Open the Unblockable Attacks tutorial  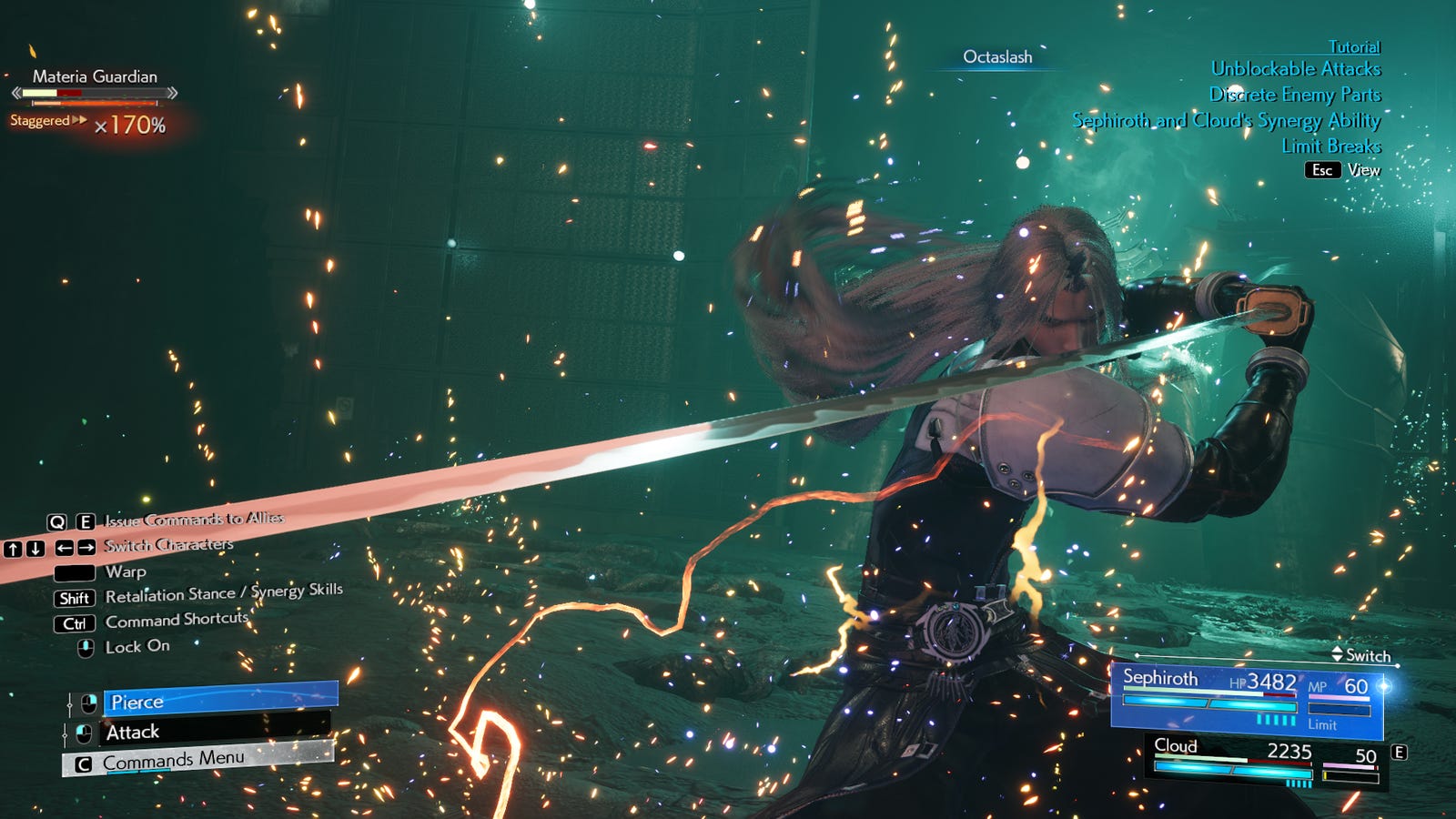coord(1295,69)
